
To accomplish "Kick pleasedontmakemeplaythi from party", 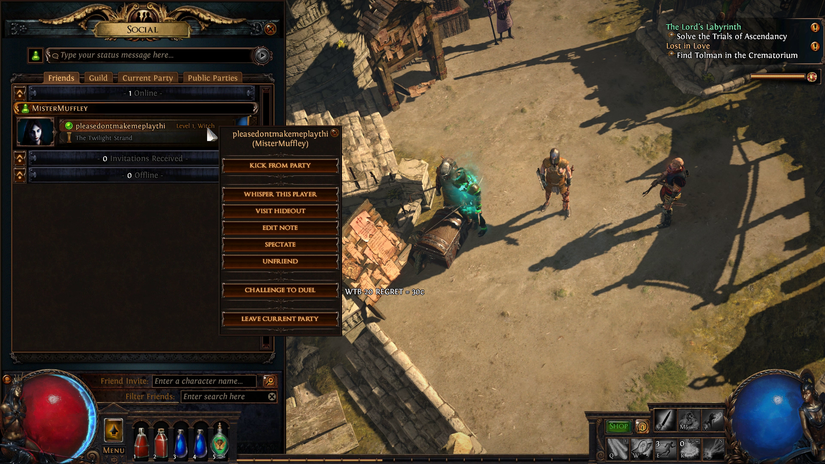I will click(x=280, y=165).
